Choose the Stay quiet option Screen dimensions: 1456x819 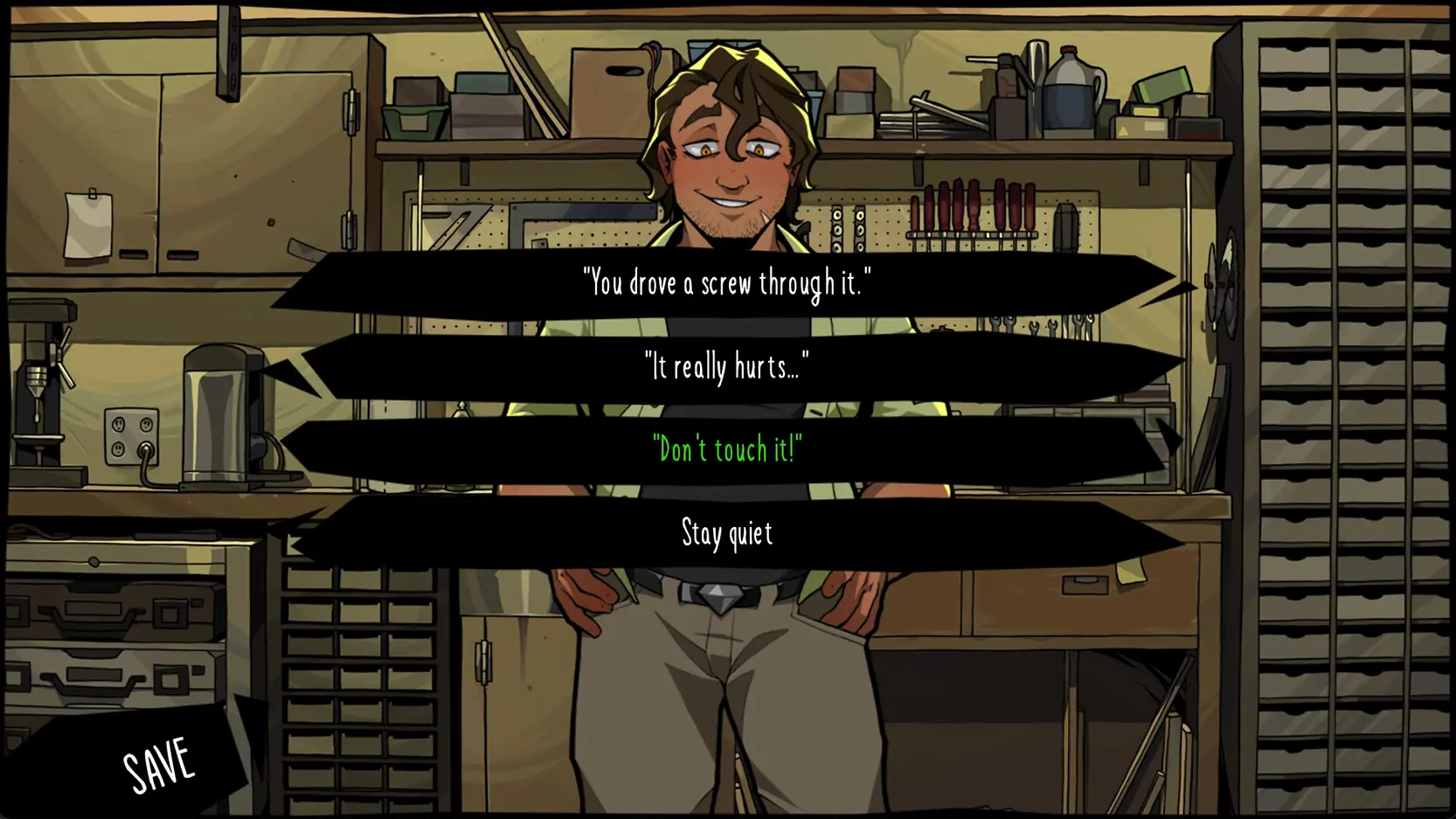pyautogui.click(x=727, y=533)
